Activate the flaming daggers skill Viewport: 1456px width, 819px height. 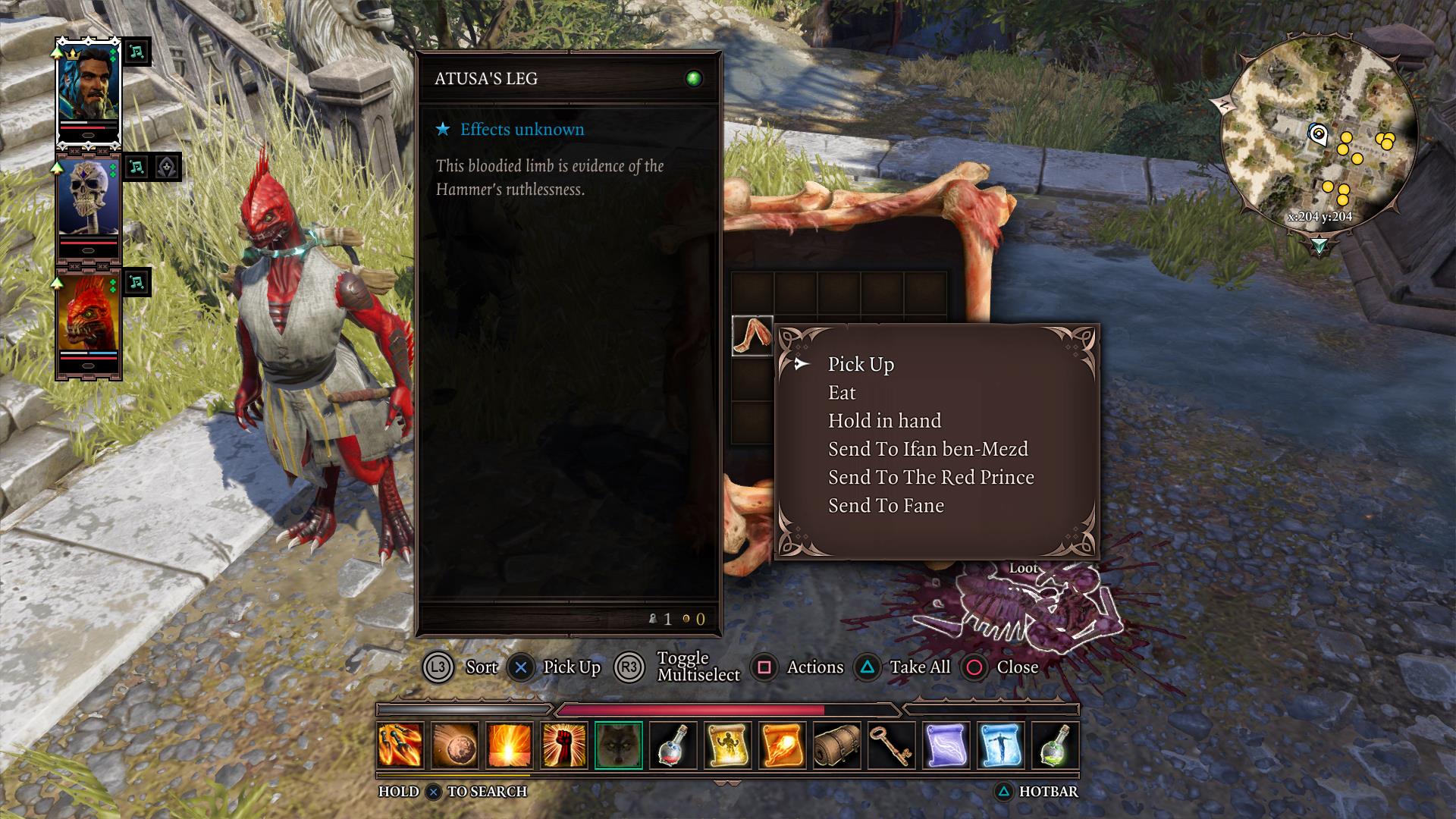[400, 745]
